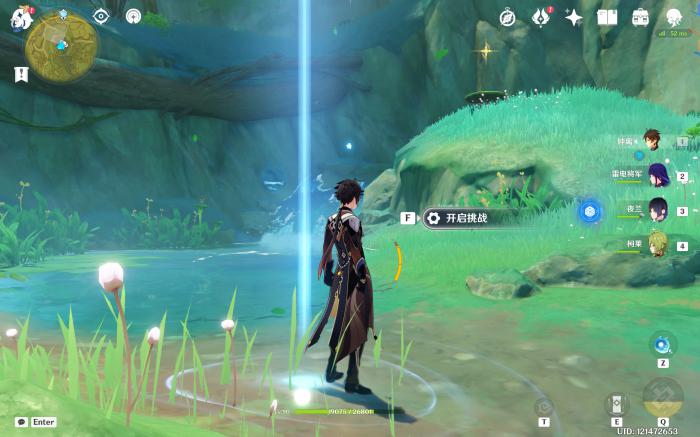This screenshot has height=437, width=700.
Task: Open the Paimon menu icon
Action: pos(22,19)
